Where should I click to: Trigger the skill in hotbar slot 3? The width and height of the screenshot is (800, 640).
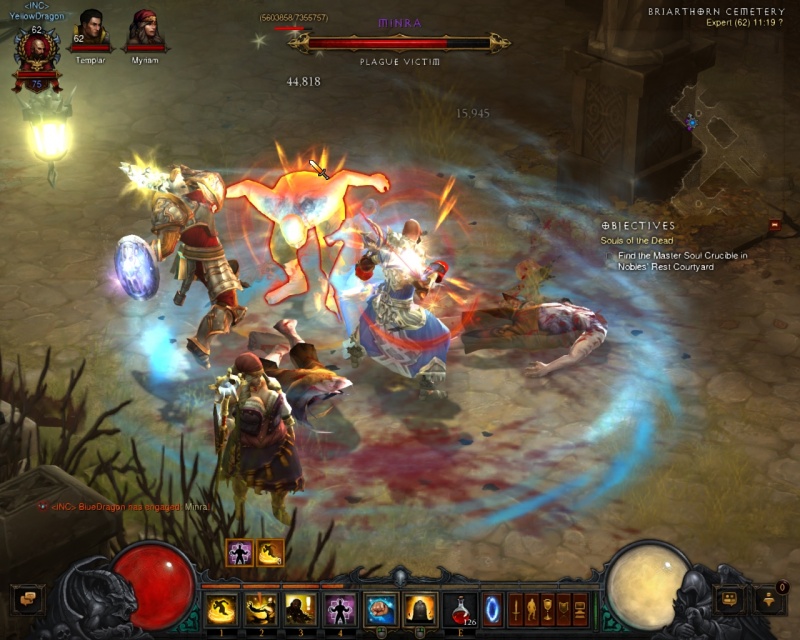coord(300,608)
